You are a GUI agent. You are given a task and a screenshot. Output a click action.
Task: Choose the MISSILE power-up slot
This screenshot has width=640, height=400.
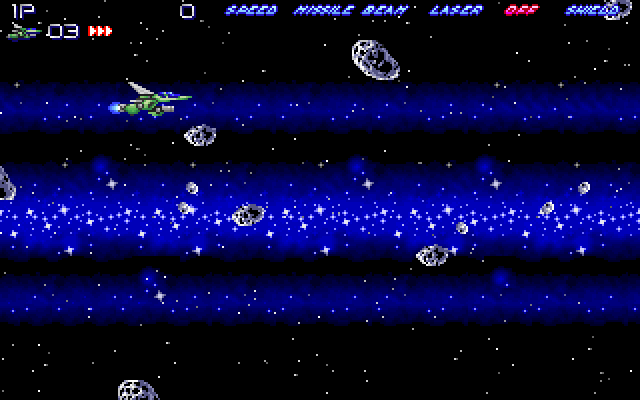323,11
